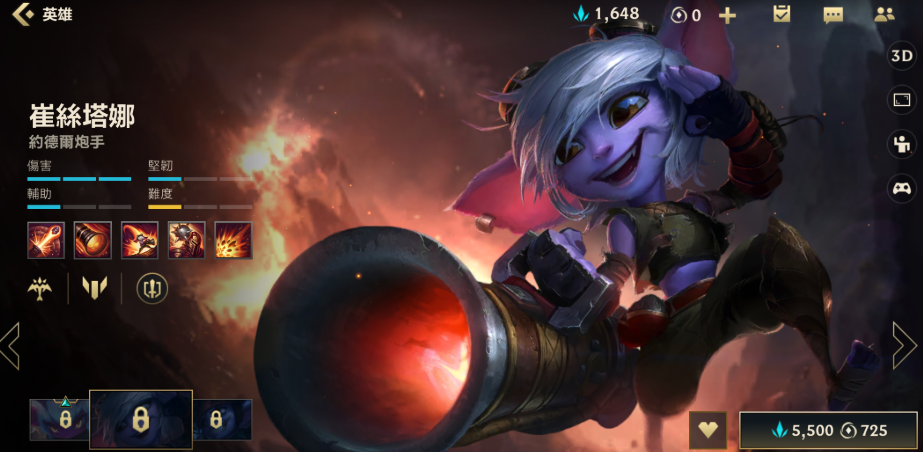Open the character pose icon

tap(902, 143)
